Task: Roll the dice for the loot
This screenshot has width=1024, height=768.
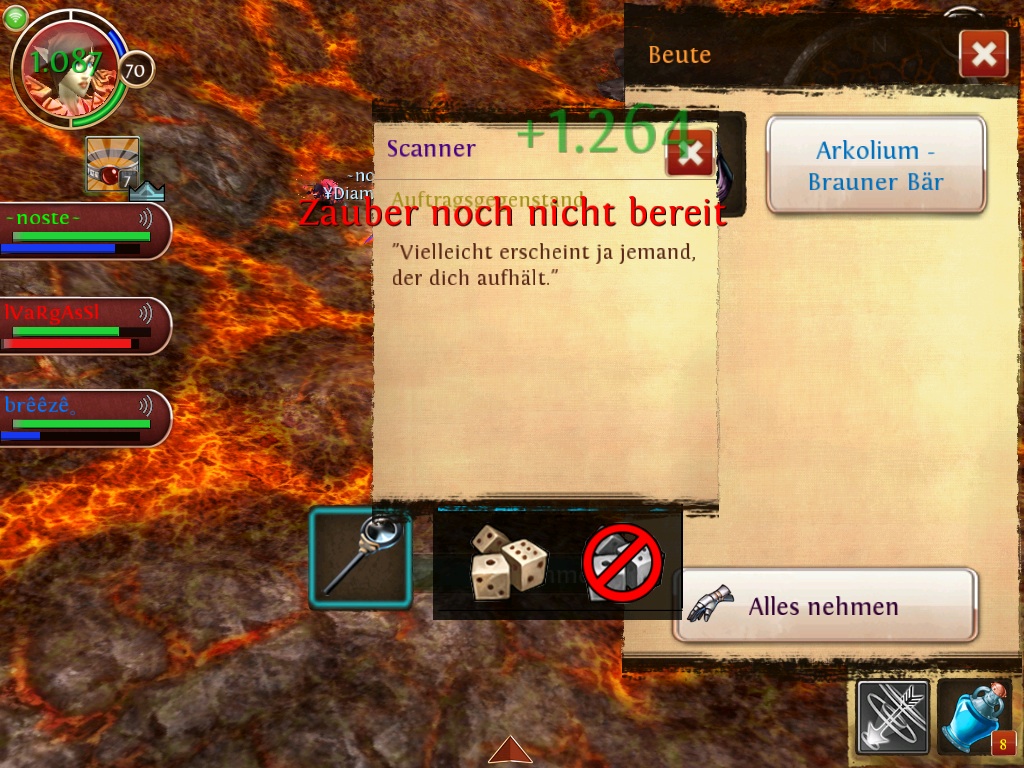Action: (x=509, y=561)
